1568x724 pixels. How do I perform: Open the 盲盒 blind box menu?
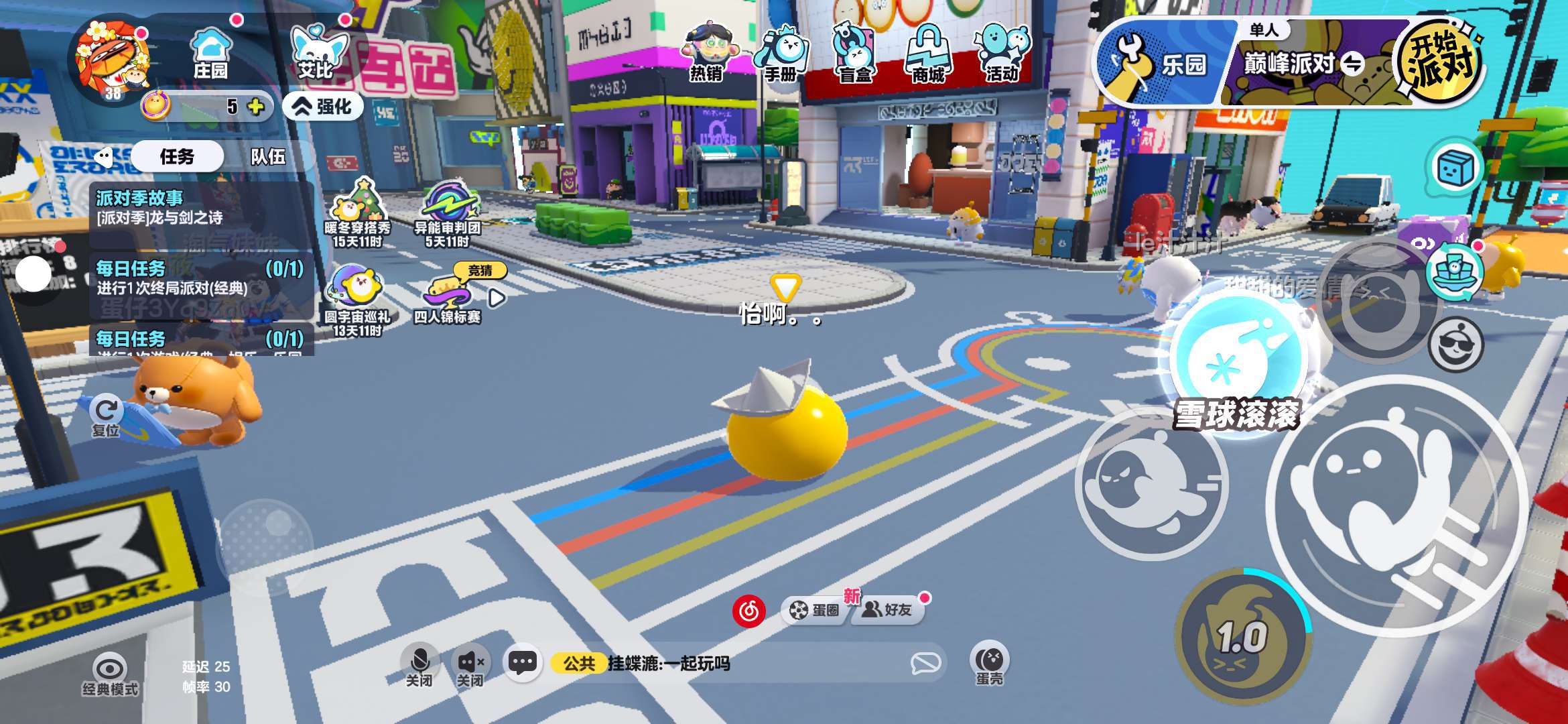coord(855,52)
